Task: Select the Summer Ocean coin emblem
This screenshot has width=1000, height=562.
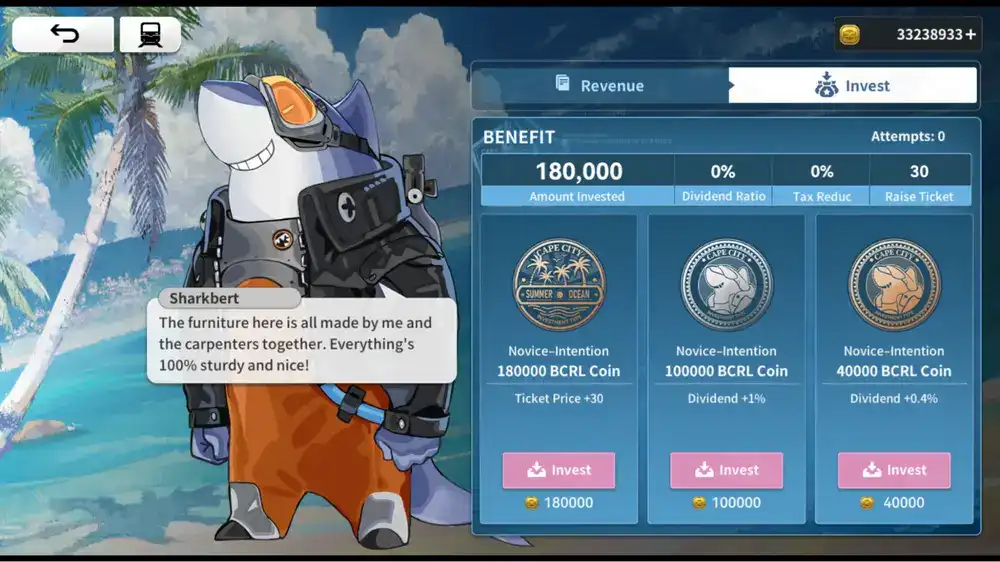Action: click(x=558, y=285)
